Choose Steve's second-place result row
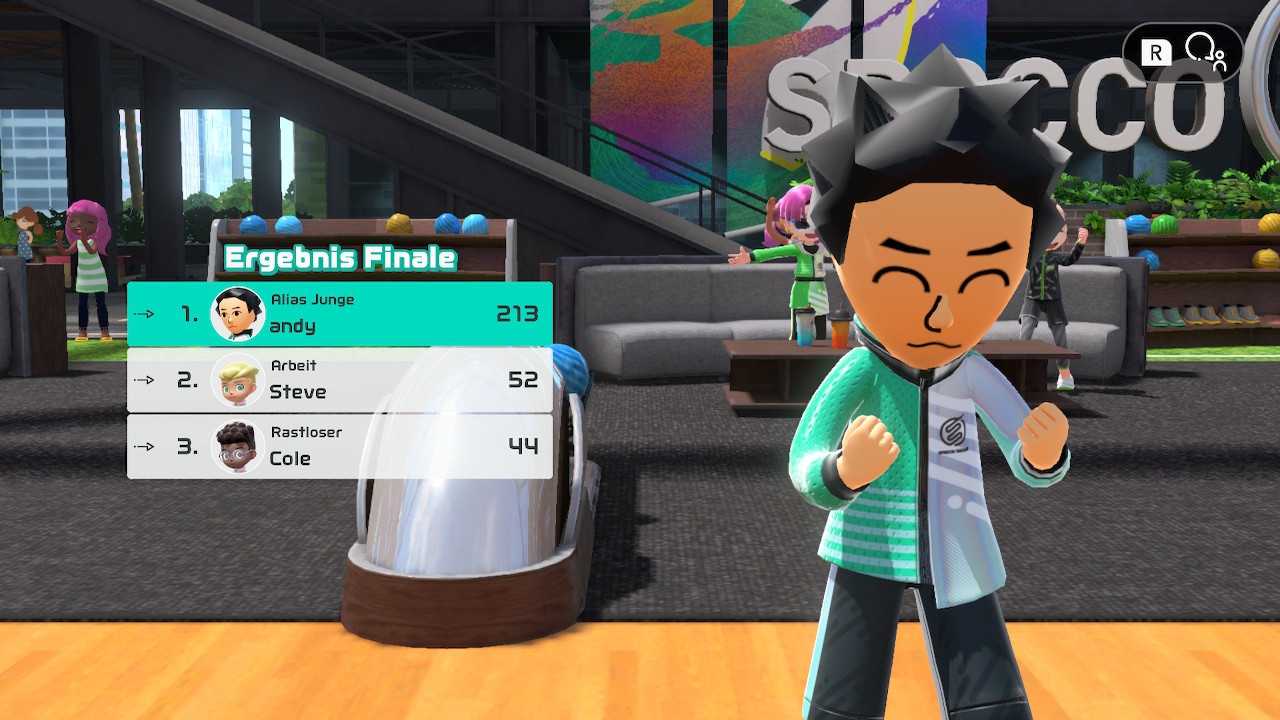This screenshot has width=1280, height=720. 340,380
